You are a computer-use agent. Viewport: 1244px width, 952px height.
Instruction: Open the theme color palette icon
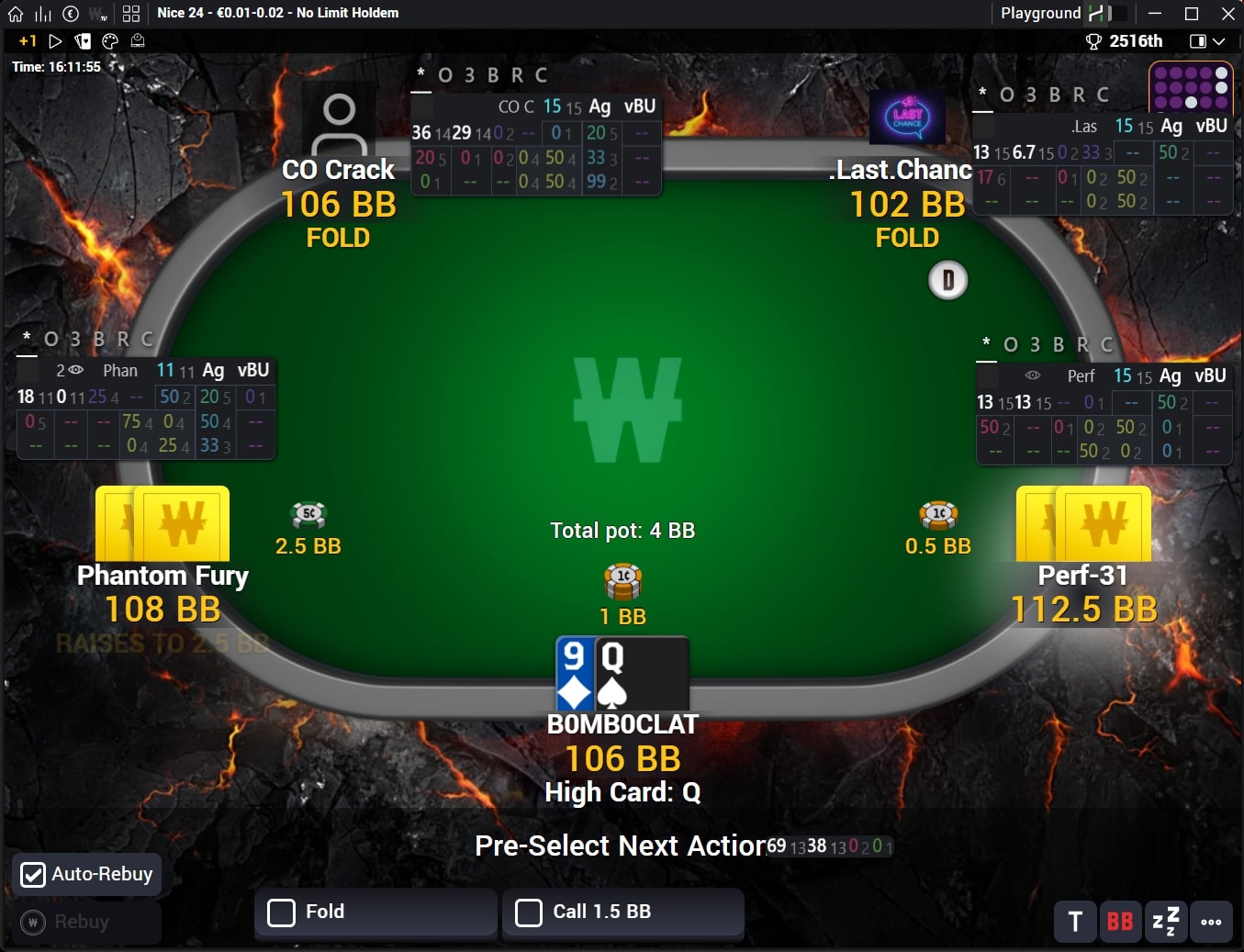(109, 41)
